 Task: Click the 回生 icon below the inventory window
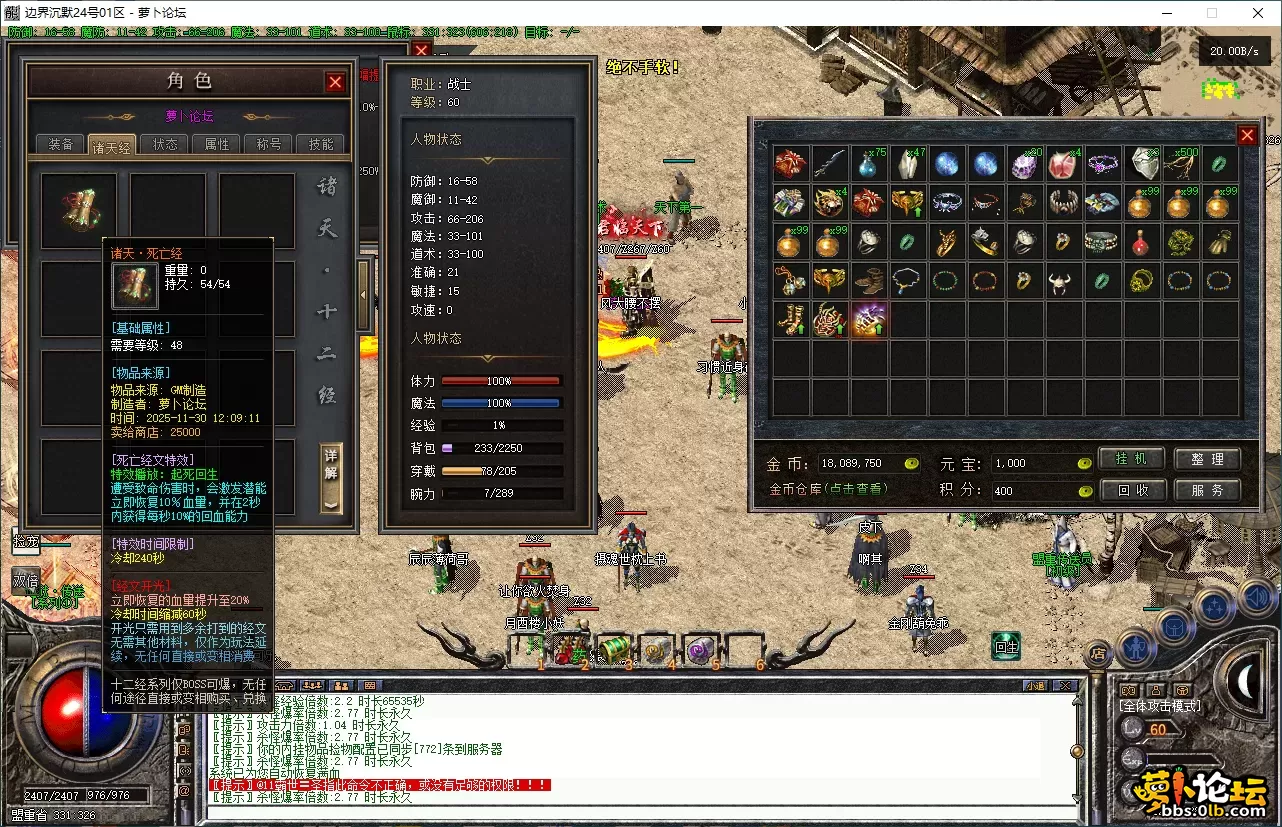[x=1006, y=648]
